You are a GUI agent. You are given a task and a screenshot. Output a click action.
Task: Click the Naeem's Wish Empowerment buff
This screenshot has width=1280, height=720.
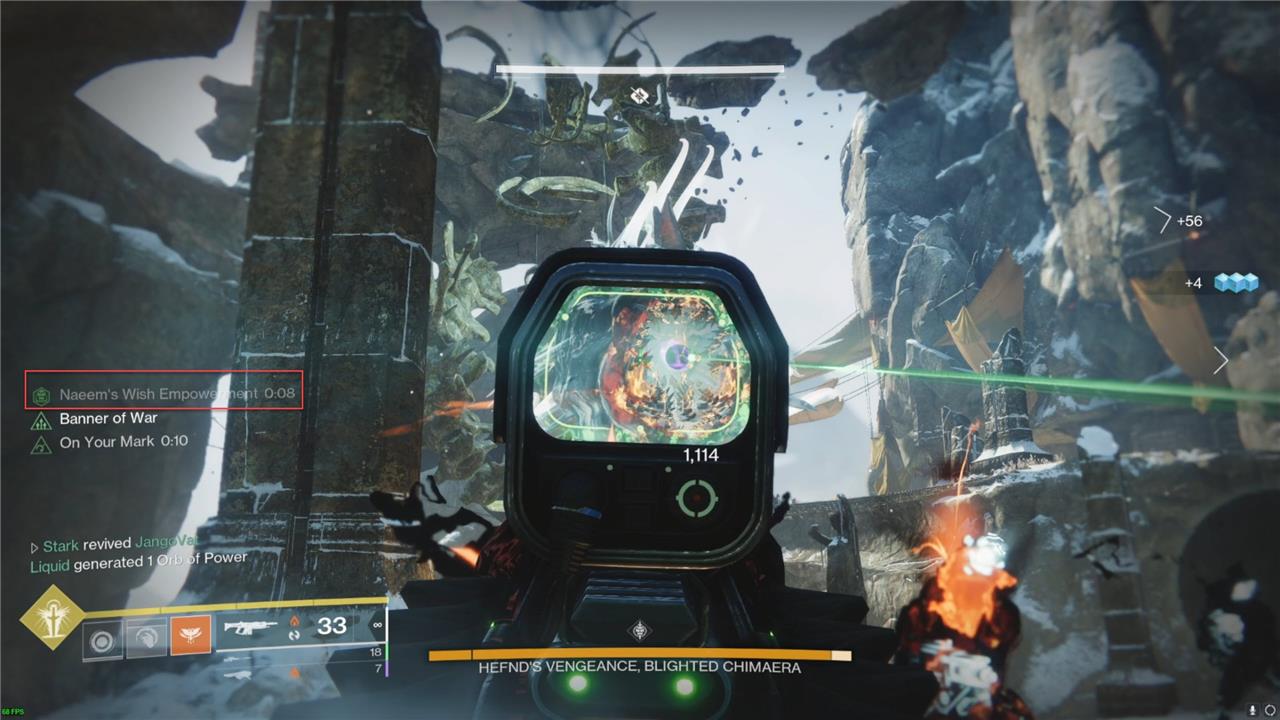tap(164, 394)
